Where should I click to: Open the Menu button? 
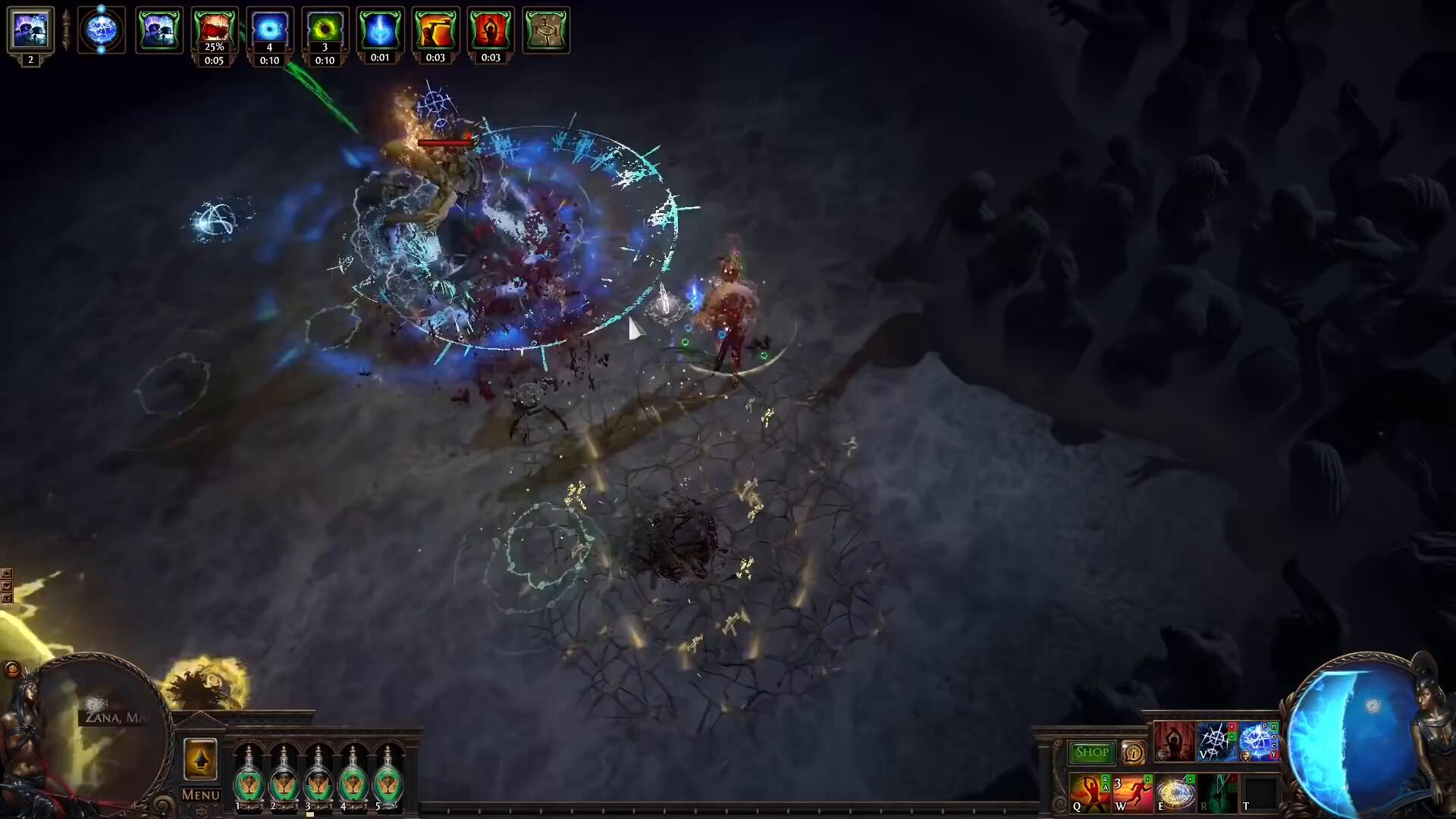[x=200, y=795]
